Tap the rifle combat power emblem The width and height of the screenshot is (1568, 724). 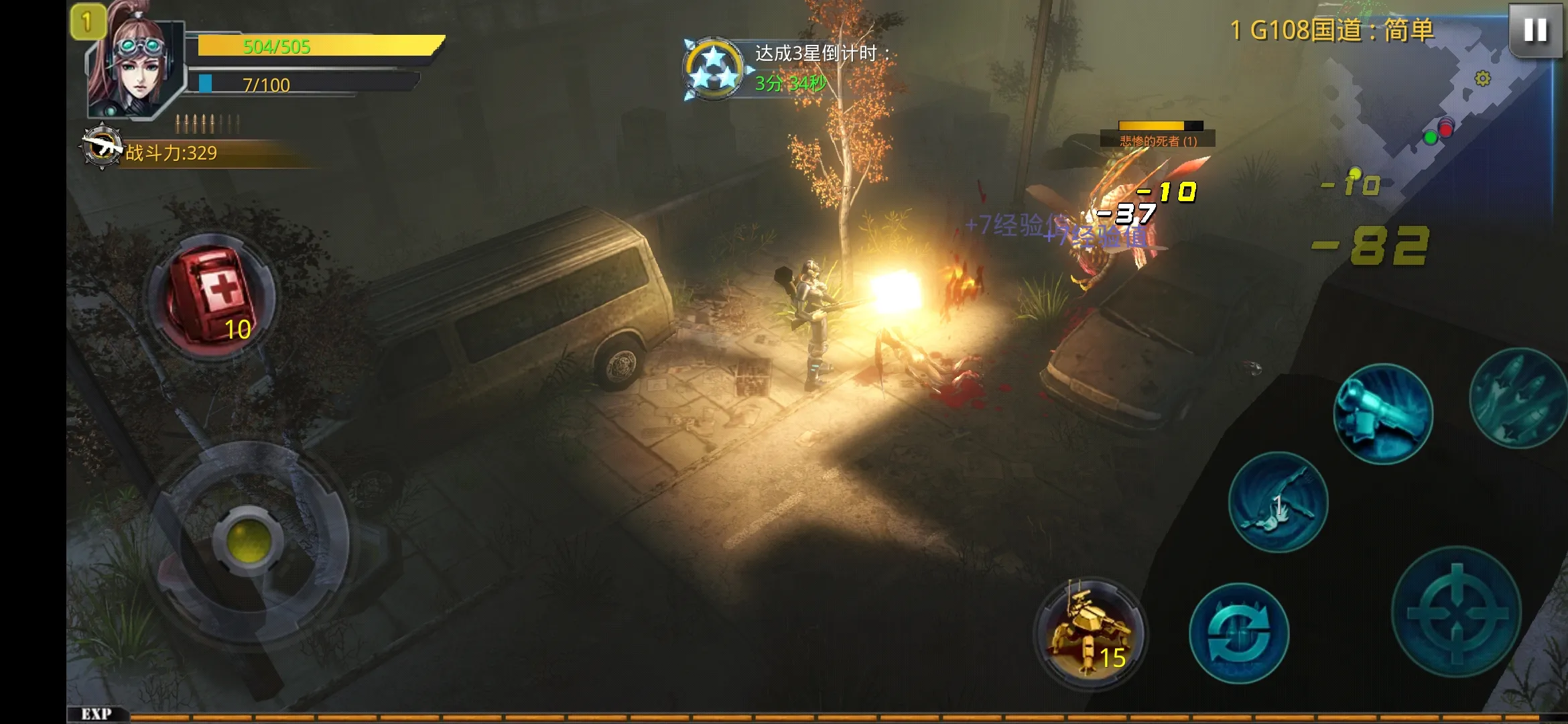[101, 146]
